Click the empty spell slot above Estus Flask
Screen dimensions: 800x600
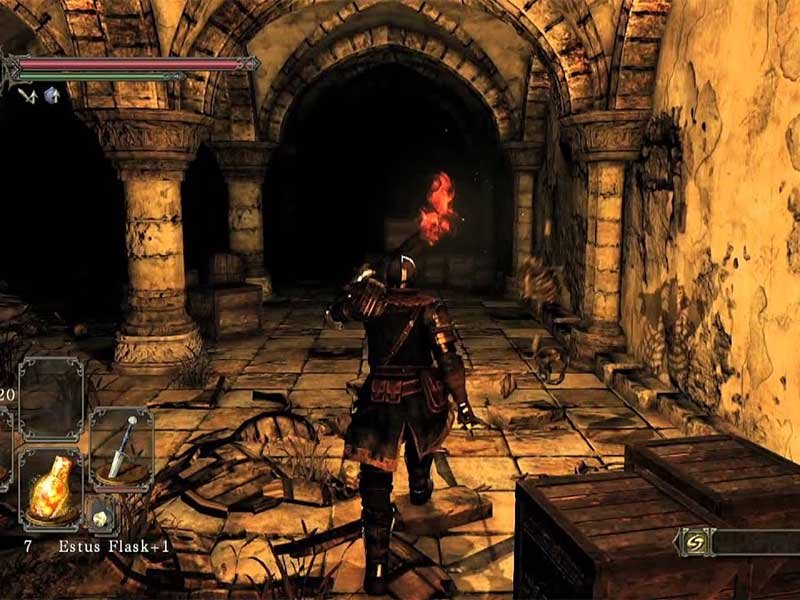pos(50,397)
